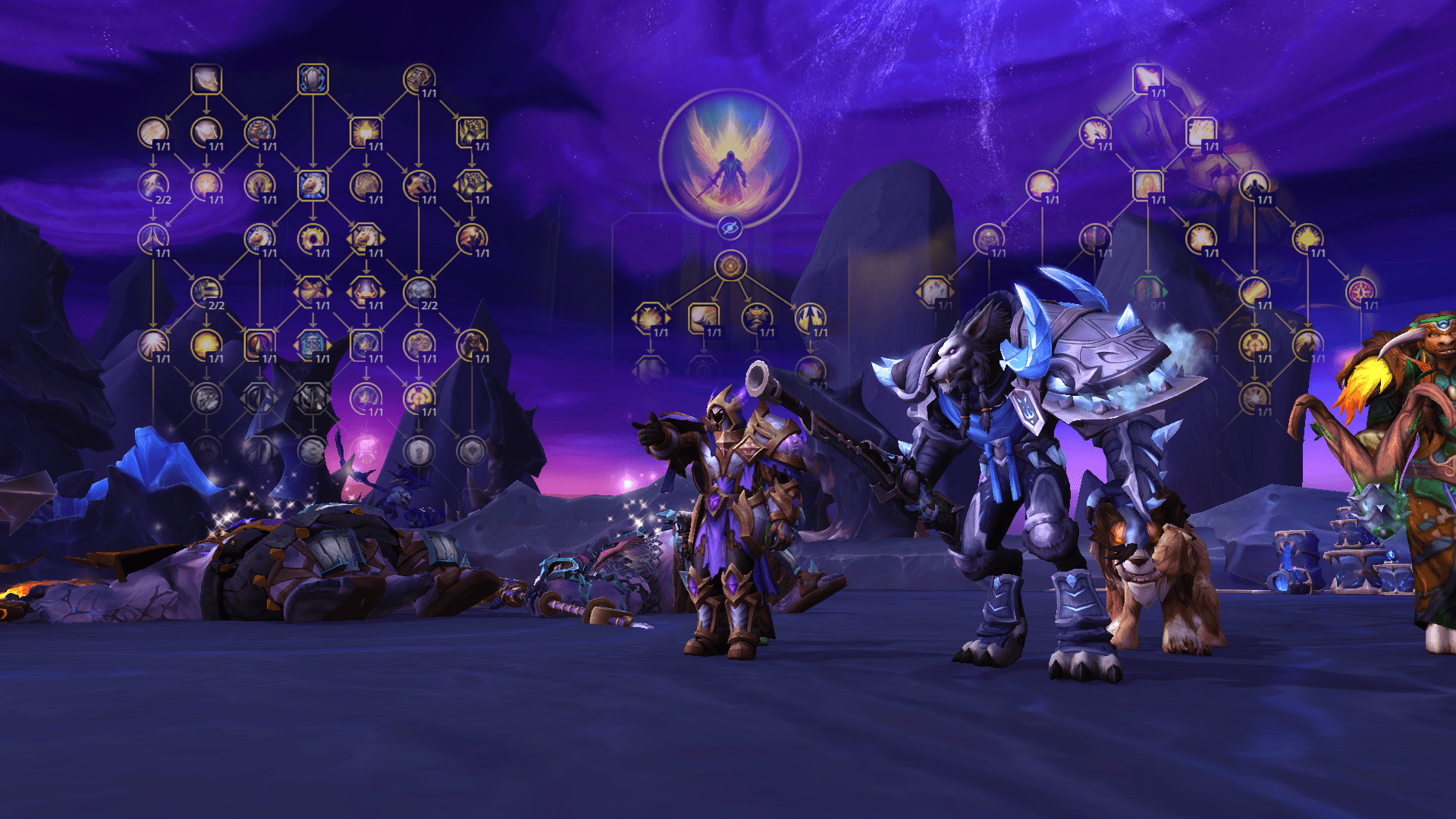The width and height of the screenshot is (1456, 819).
Task: Select the golden sun node below hero portrait
Action: point(730,266)
